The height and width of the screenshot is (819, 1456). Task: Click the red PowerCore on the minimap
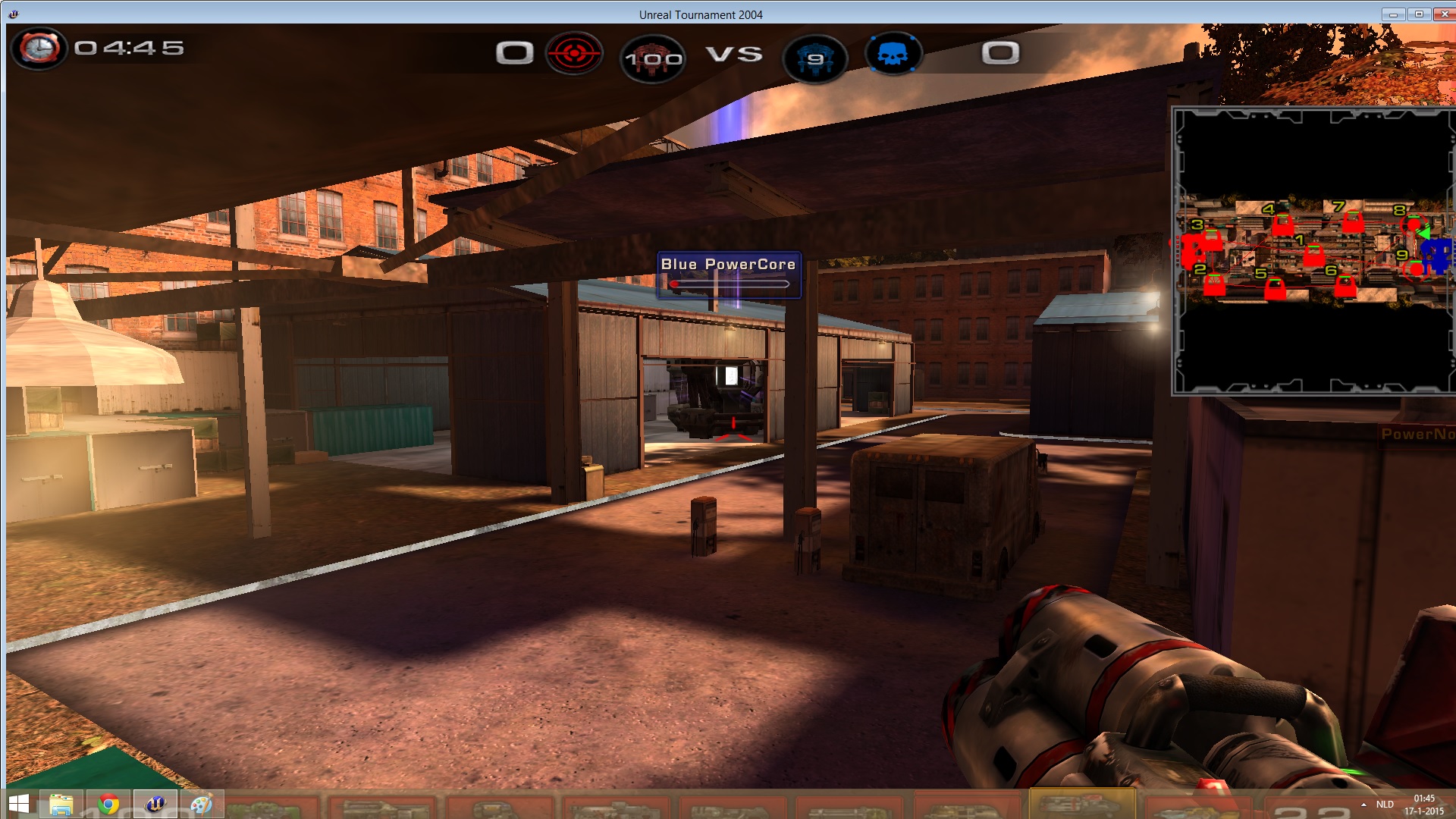click(1192, 249)
